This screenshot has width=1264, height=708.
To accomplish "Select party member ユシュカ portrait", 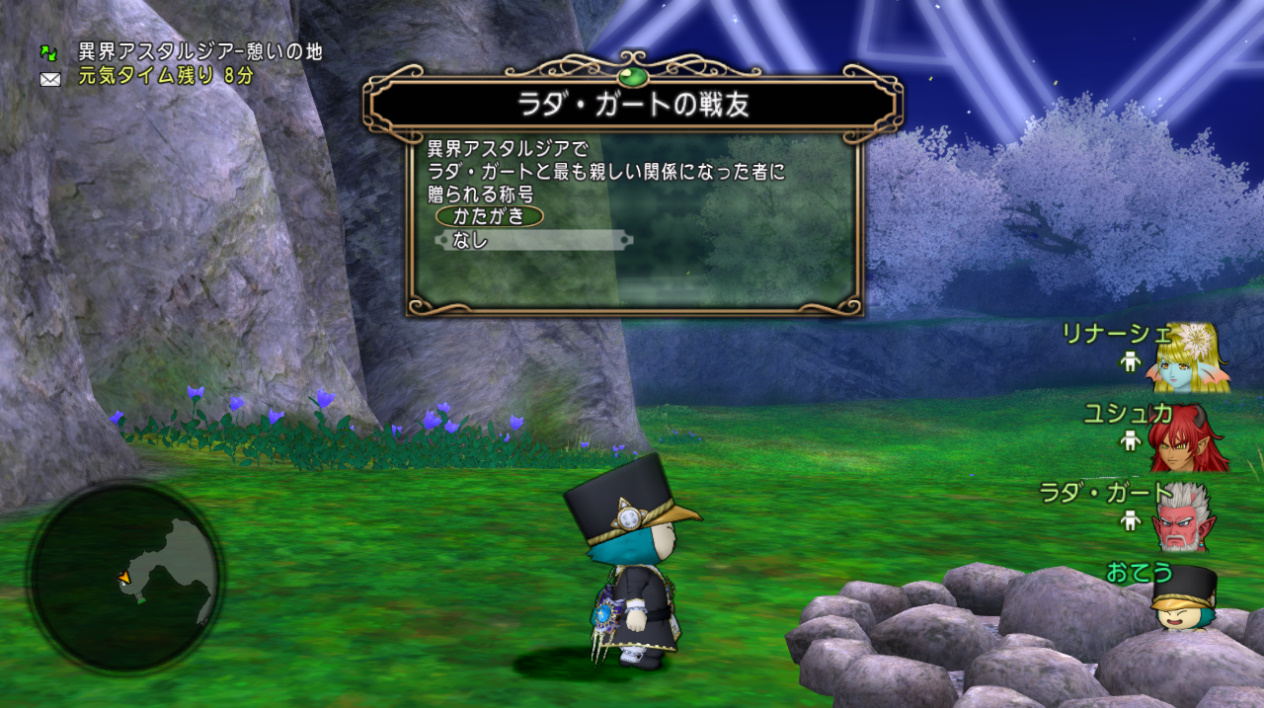I will (1189, 438).
